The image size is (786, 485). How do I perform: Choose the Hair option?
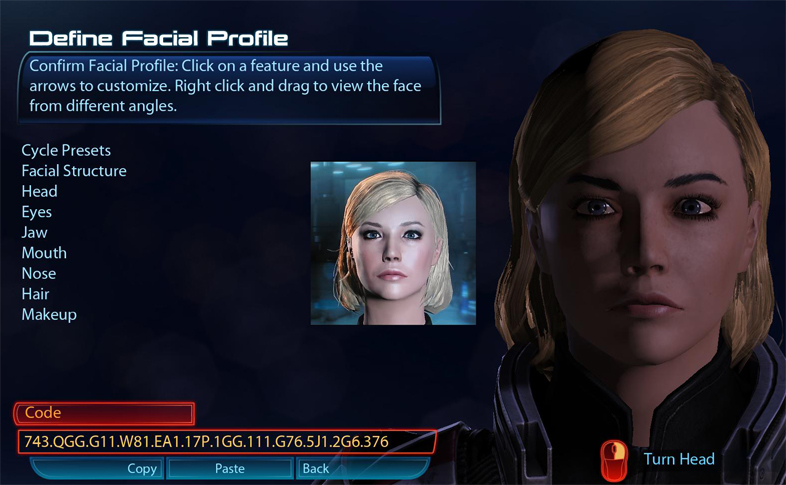35,294
